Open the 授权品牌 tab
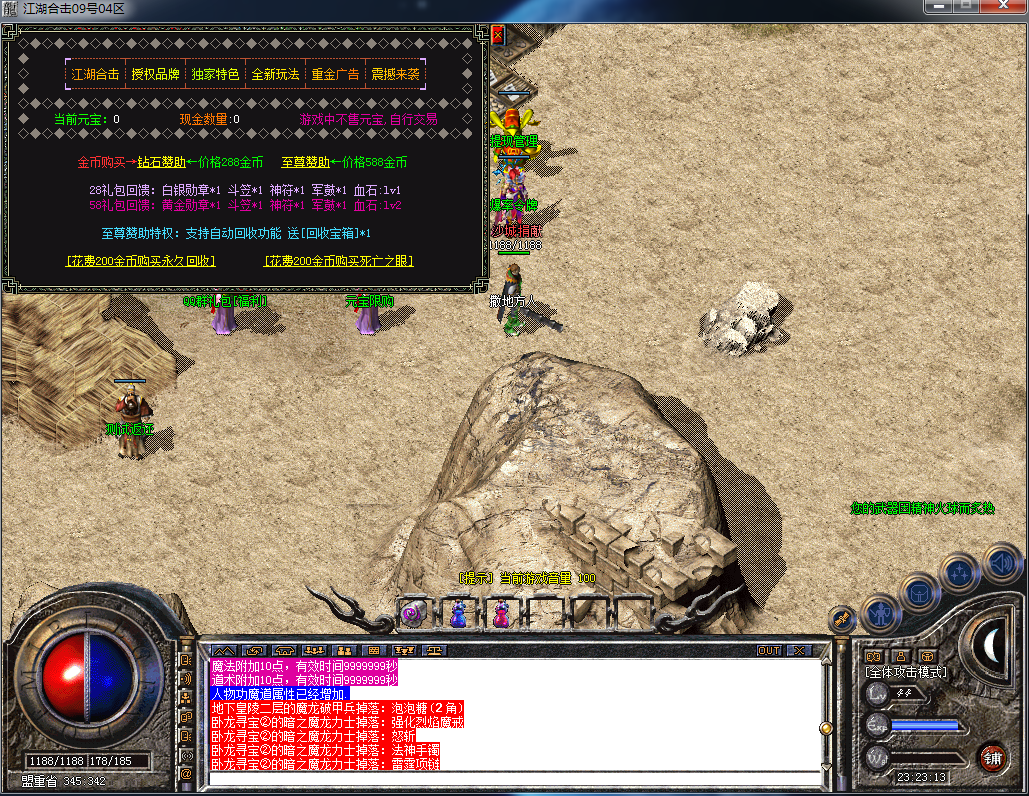The width and height of the screenshot is (1029, 796). [x=155, y=74]
